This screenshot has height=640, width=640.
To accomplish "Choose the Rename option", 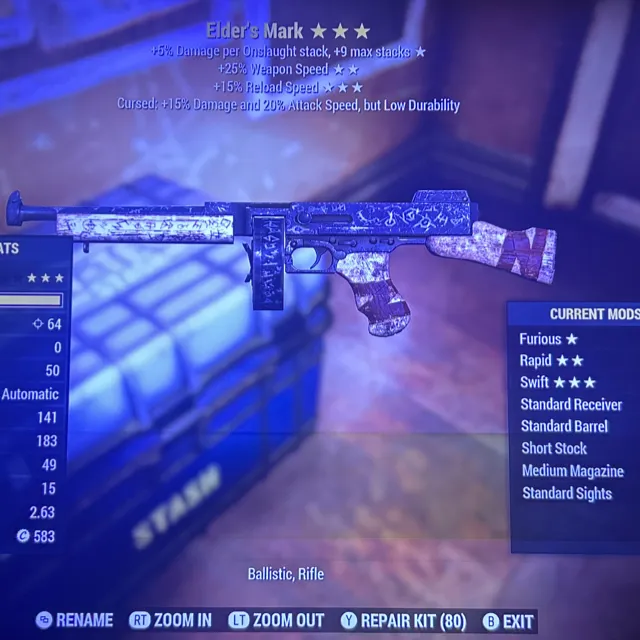I will coord(75,621).
